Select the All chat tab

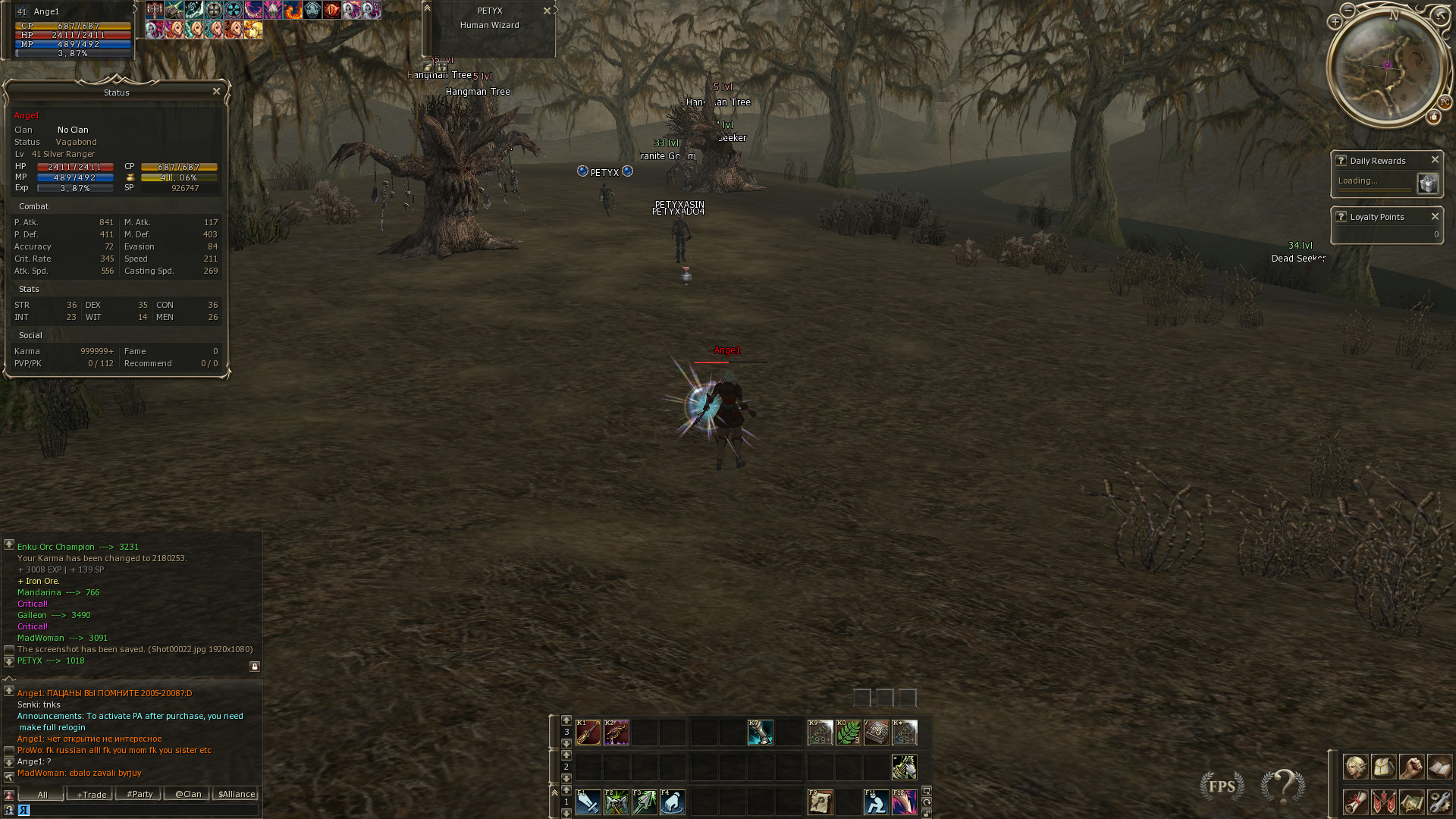click(42, 795)
